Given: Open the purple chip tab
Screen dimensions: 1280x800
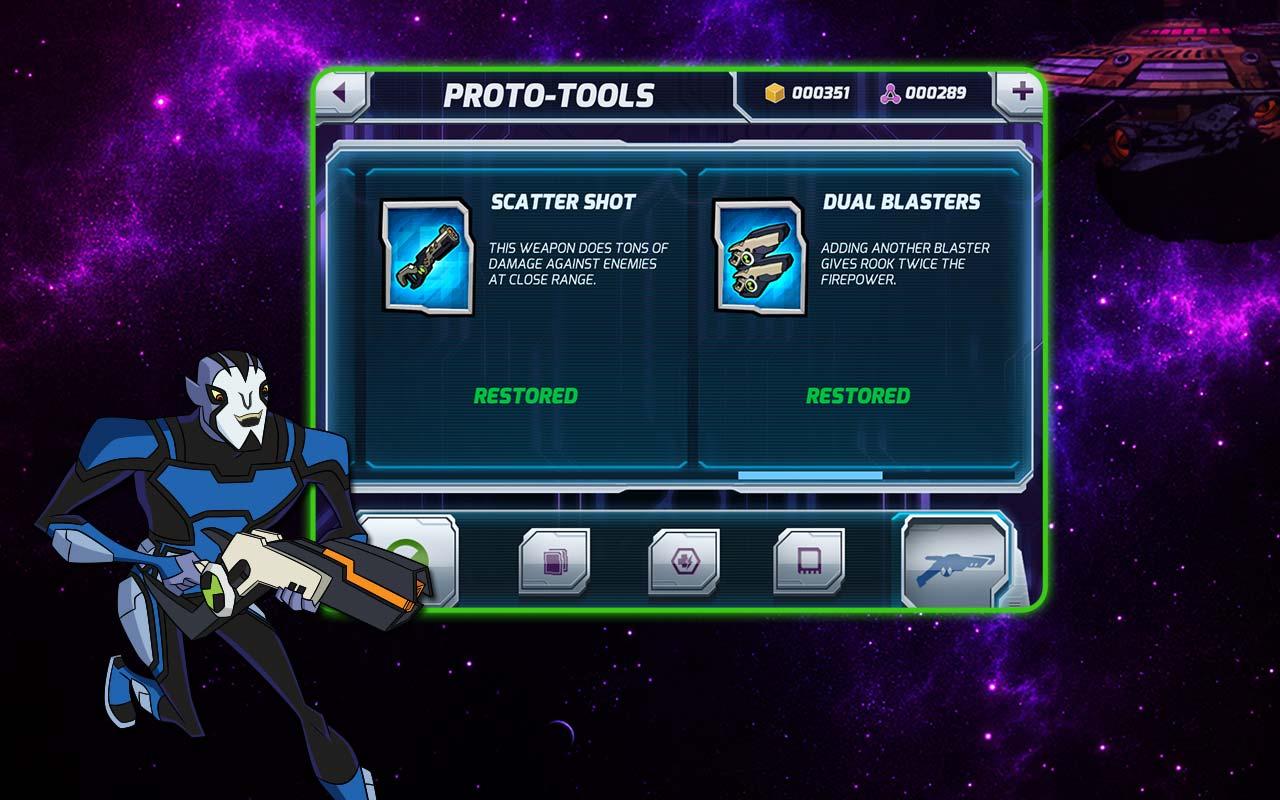Looking at the screenshot, I should click(x=809, y=561).
